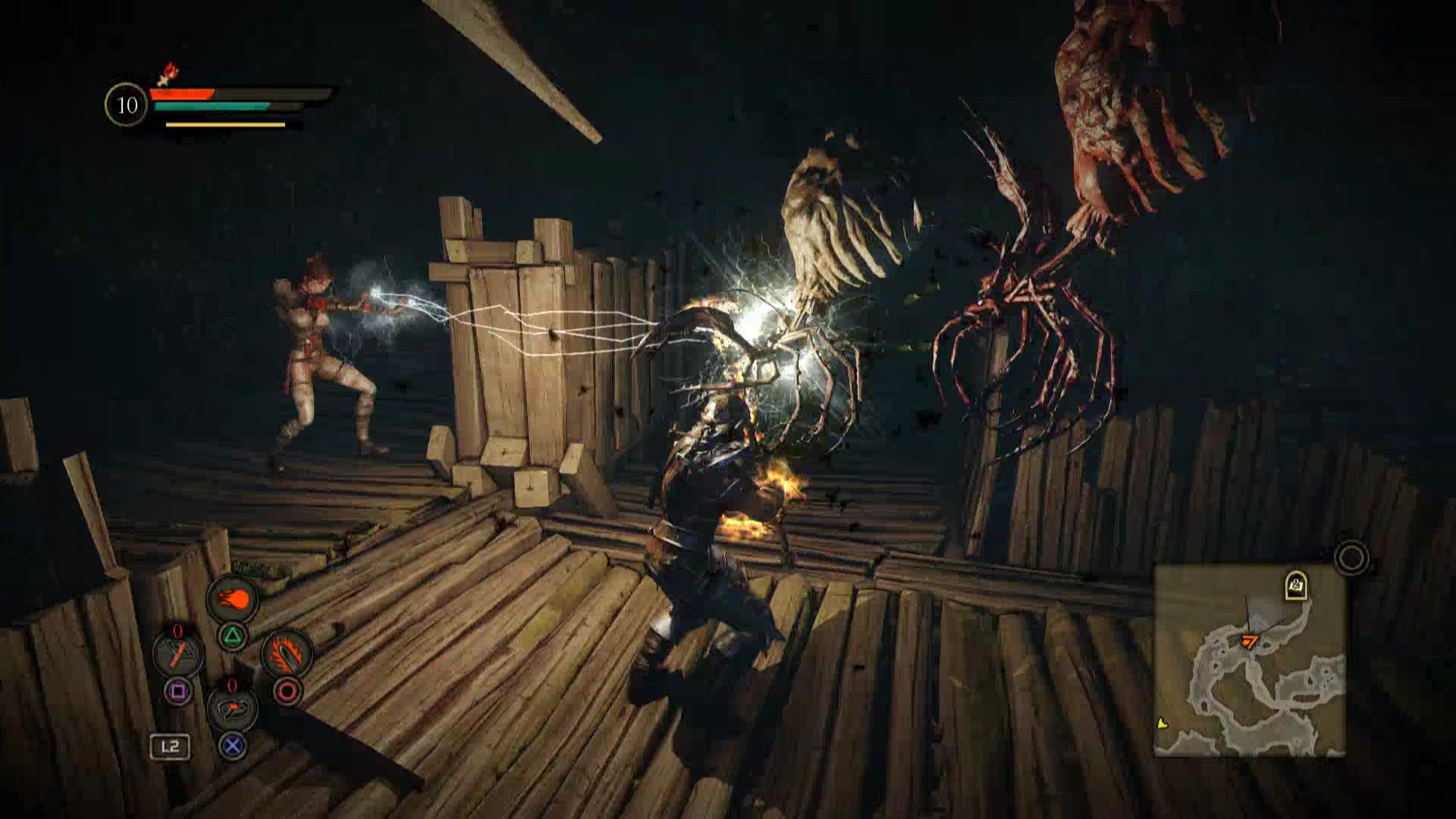Select the orange player arrow on minimap
This screenshot has height=819, width=1456.
click(x=1248, y=642)
